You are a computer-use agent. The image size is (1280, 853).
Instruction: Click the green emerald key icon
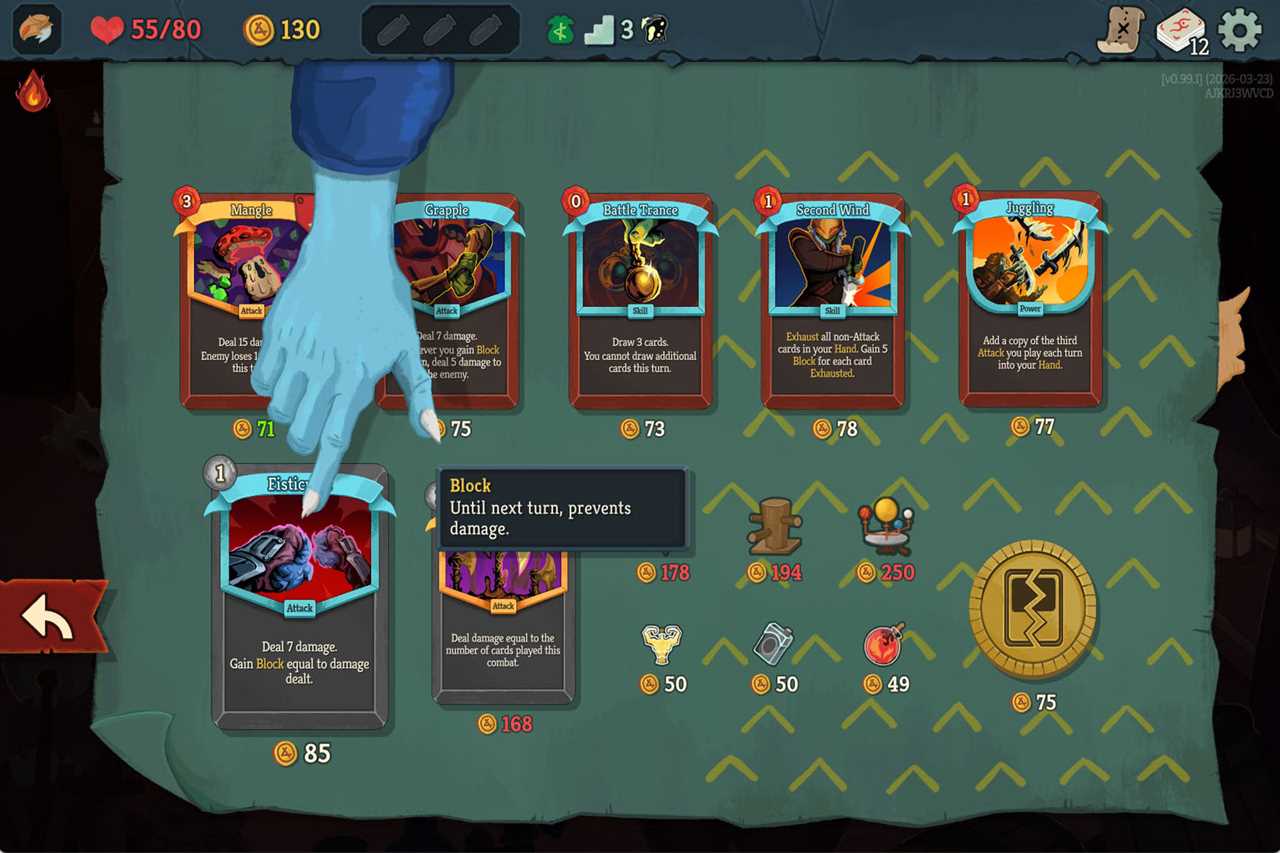(559, 30)
